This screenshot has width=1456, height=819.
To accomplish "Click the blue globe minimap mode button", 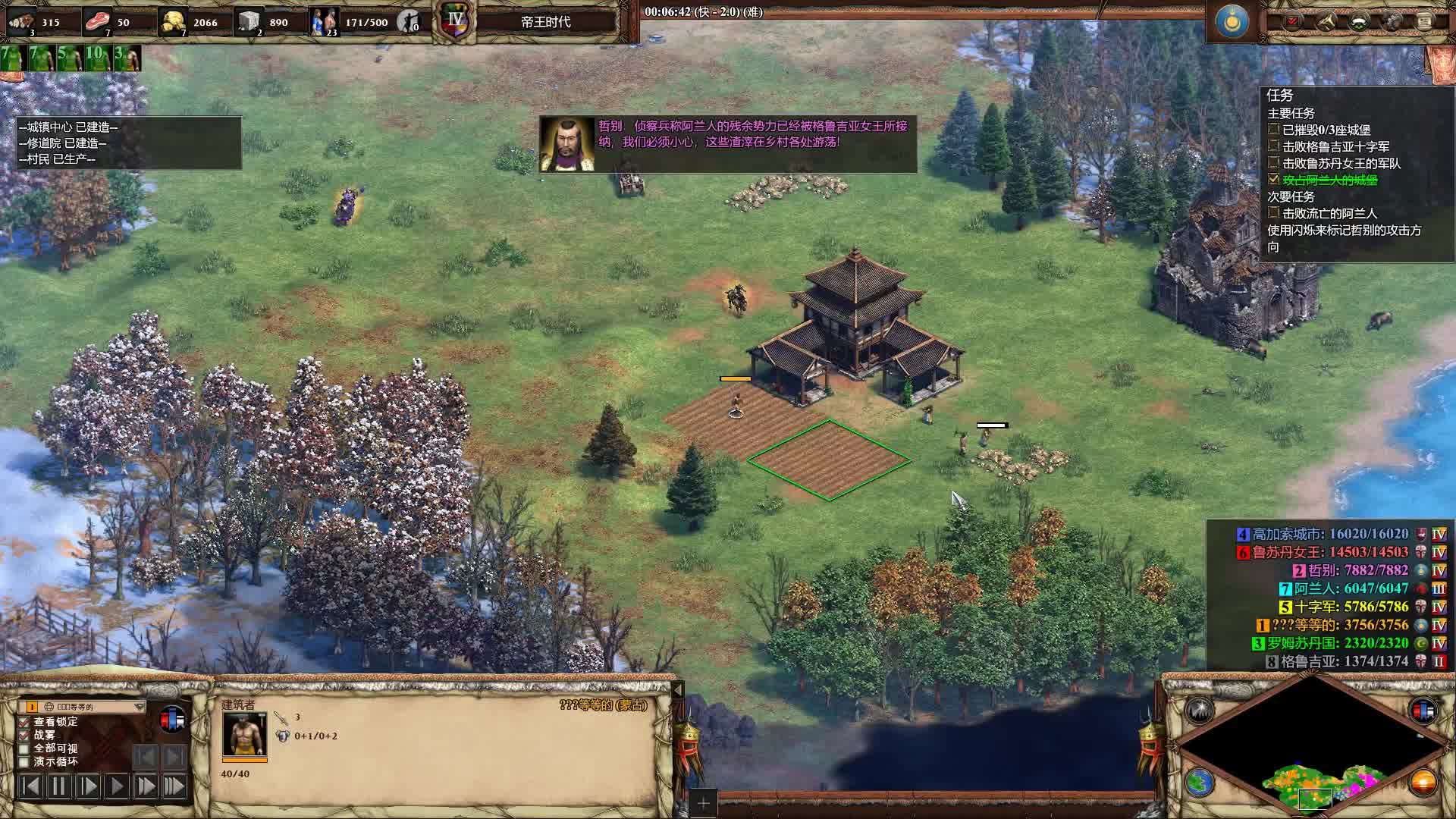I will coord(1200,783).
